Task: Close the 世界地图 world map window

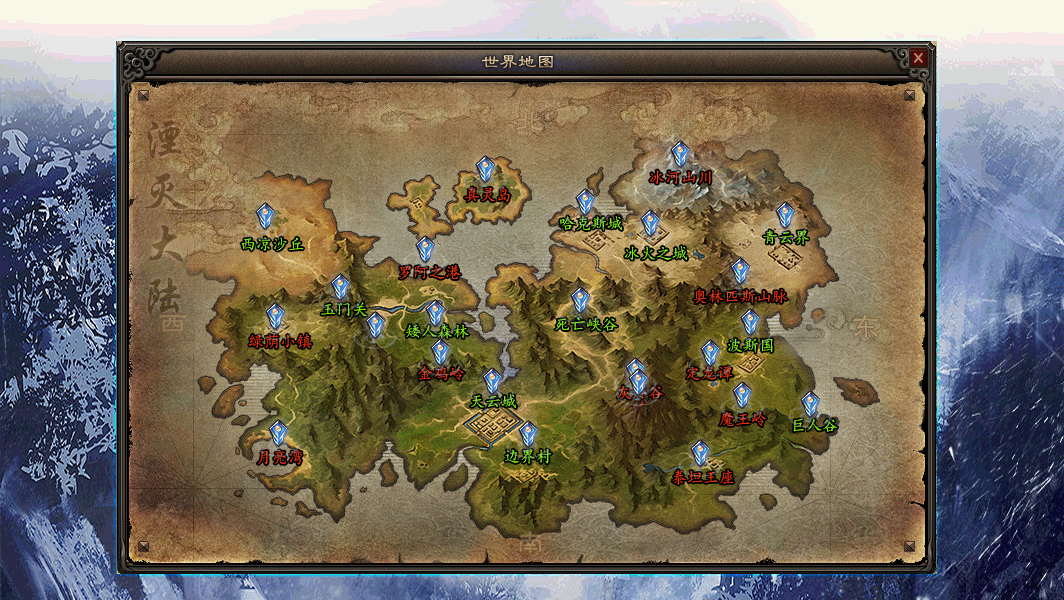Action: tap(918, 59)
